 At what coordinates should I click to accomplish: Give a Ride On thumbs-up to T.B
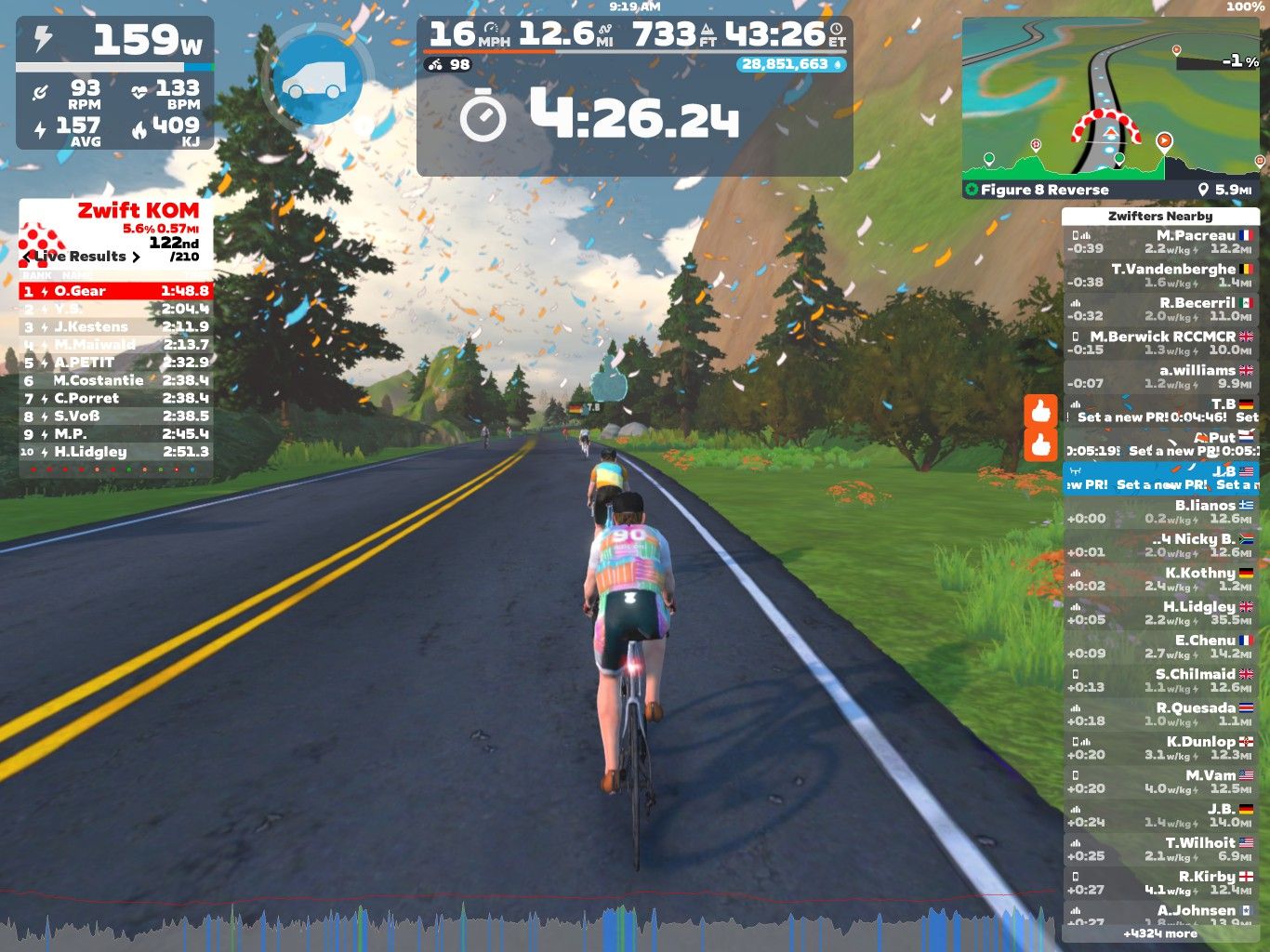1041,410
